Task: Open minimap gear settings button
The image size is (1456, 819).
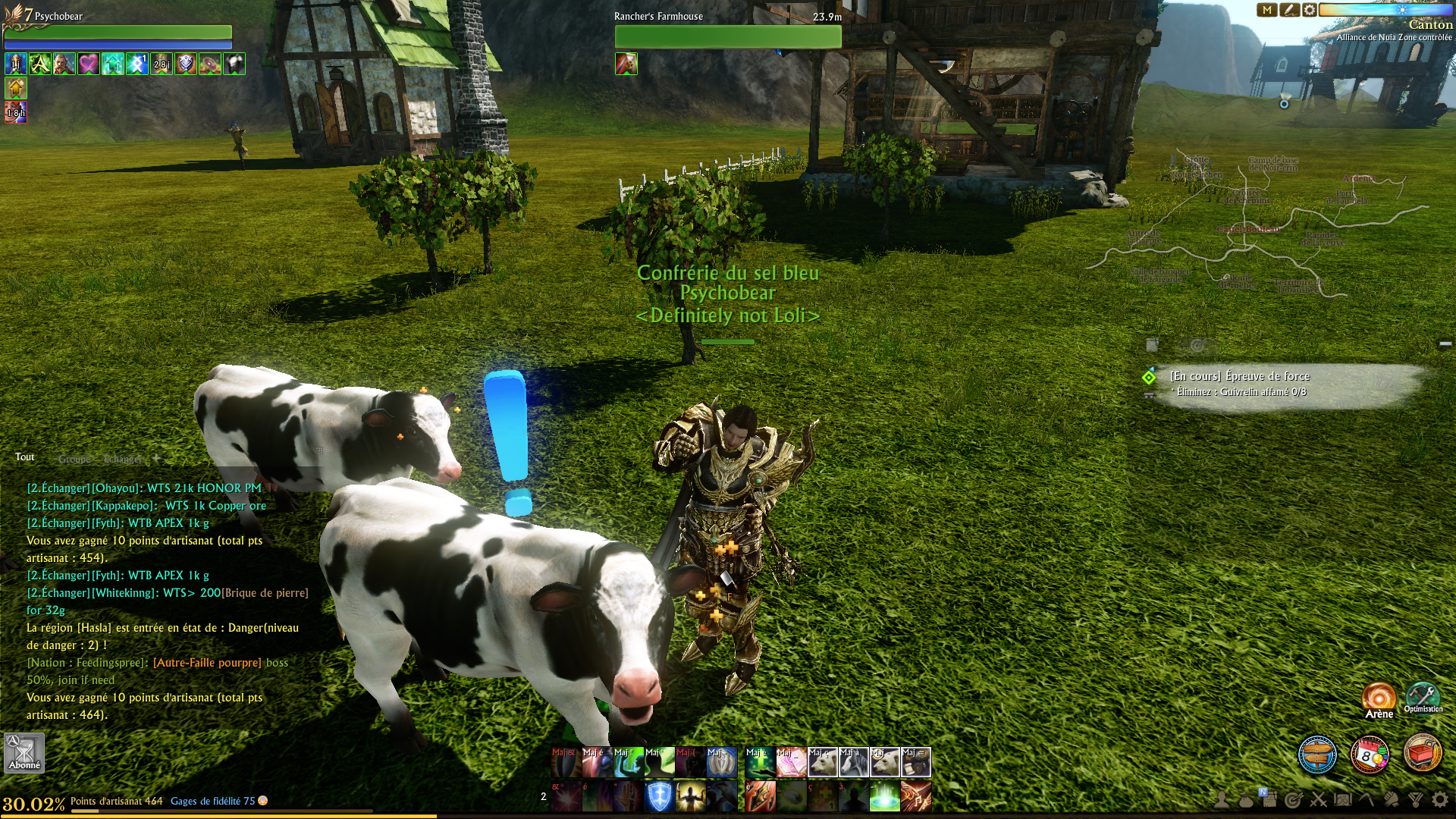Action: 1310,10
